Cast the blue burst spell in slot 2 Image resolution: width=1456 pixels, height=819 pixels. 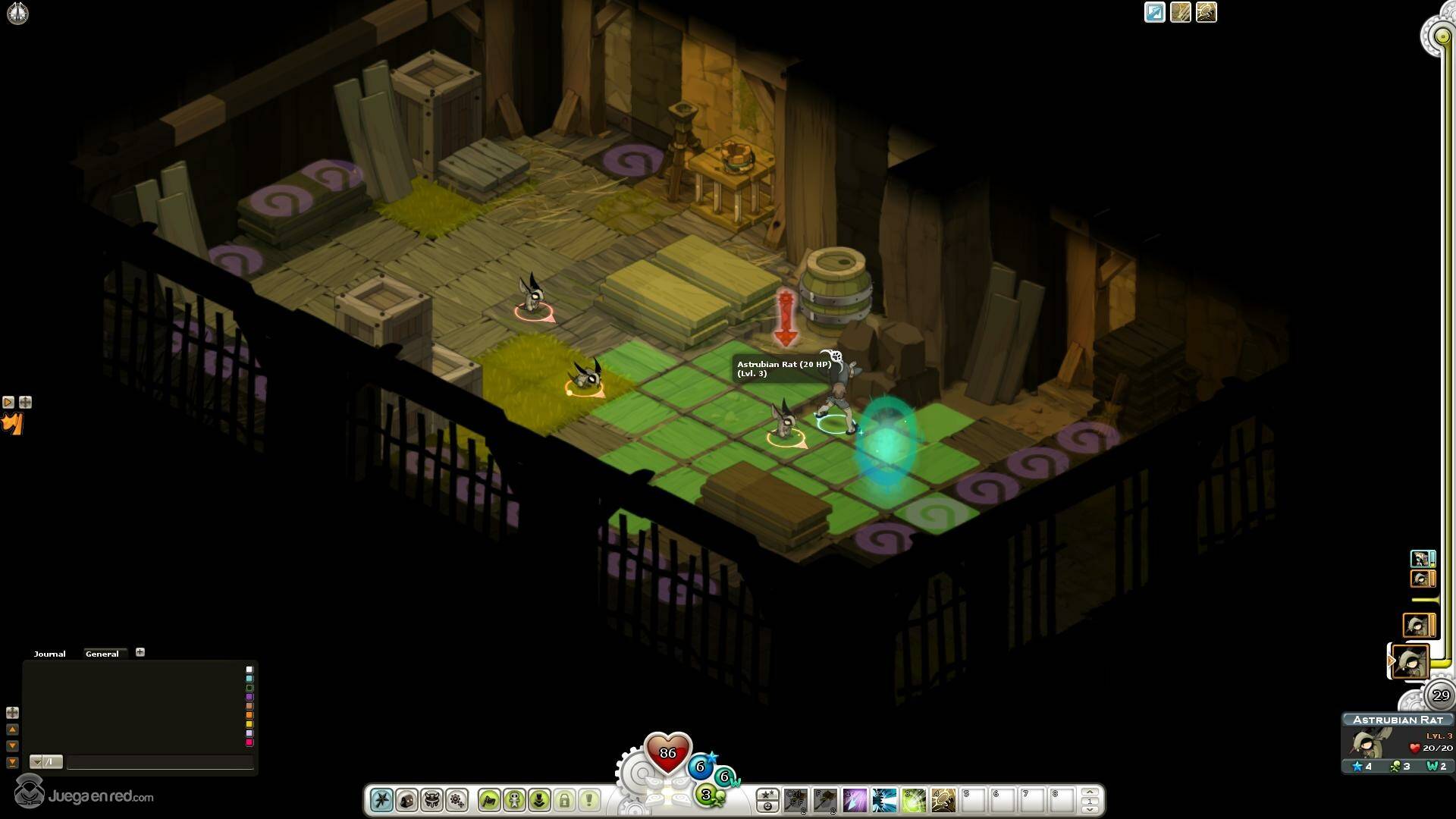884,800
